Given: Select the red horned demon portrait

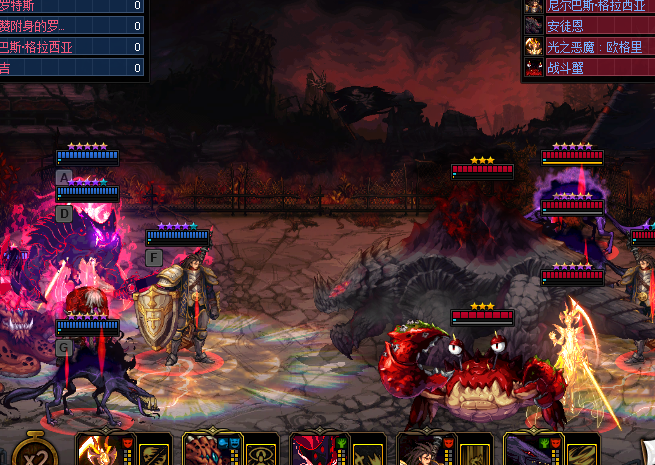Looking at the screenshot, I should (x=311, y=450).
